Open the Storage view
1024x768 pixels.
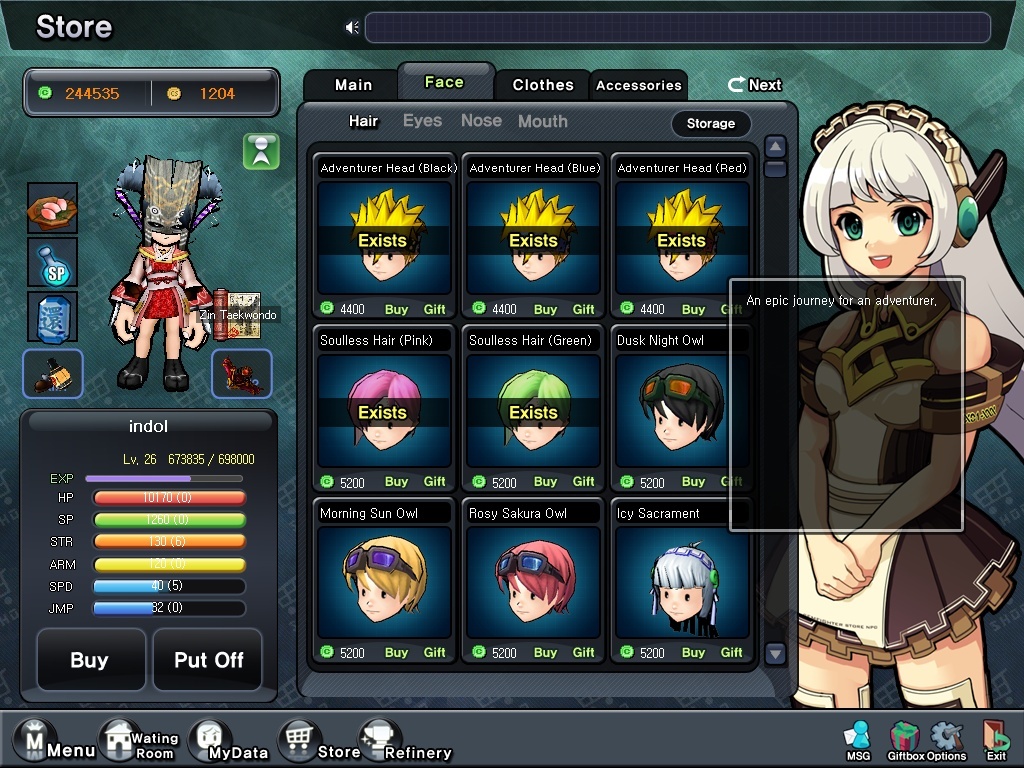pyautogui.click(x=711, y=123)
